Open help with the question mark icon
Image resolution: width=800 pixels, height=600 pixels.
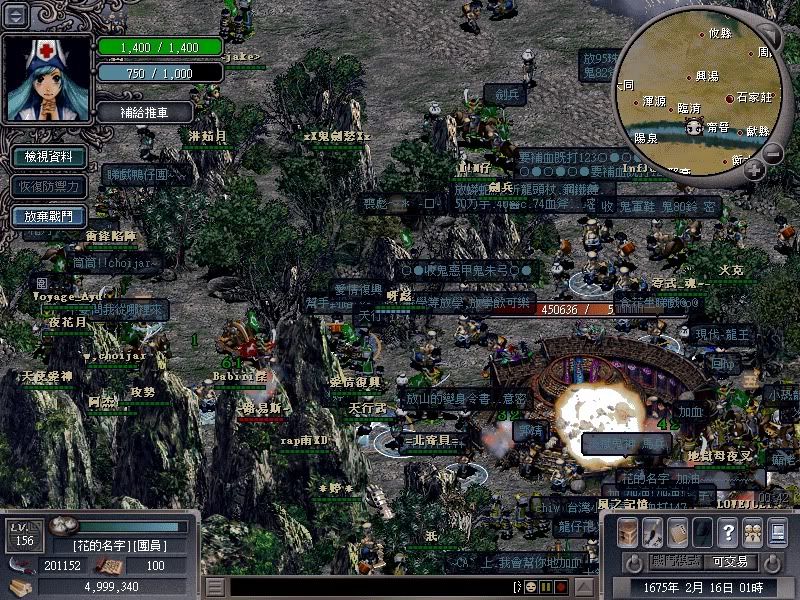tap(728, 531)
